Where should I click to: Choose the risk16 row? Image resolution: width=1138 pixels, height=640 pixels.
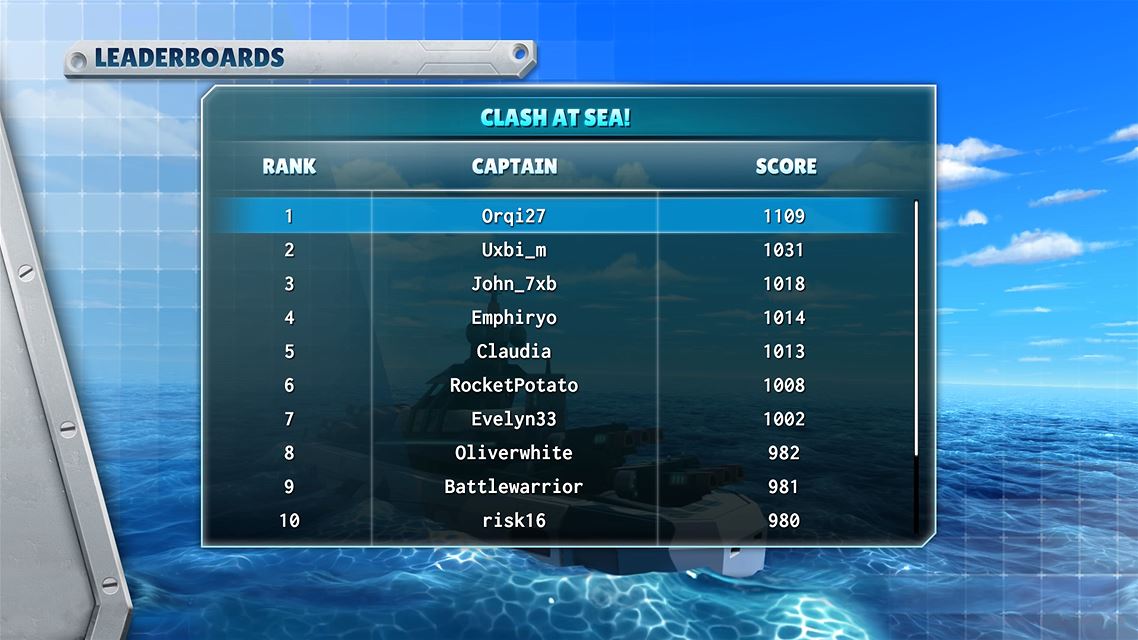click(514, 520)
